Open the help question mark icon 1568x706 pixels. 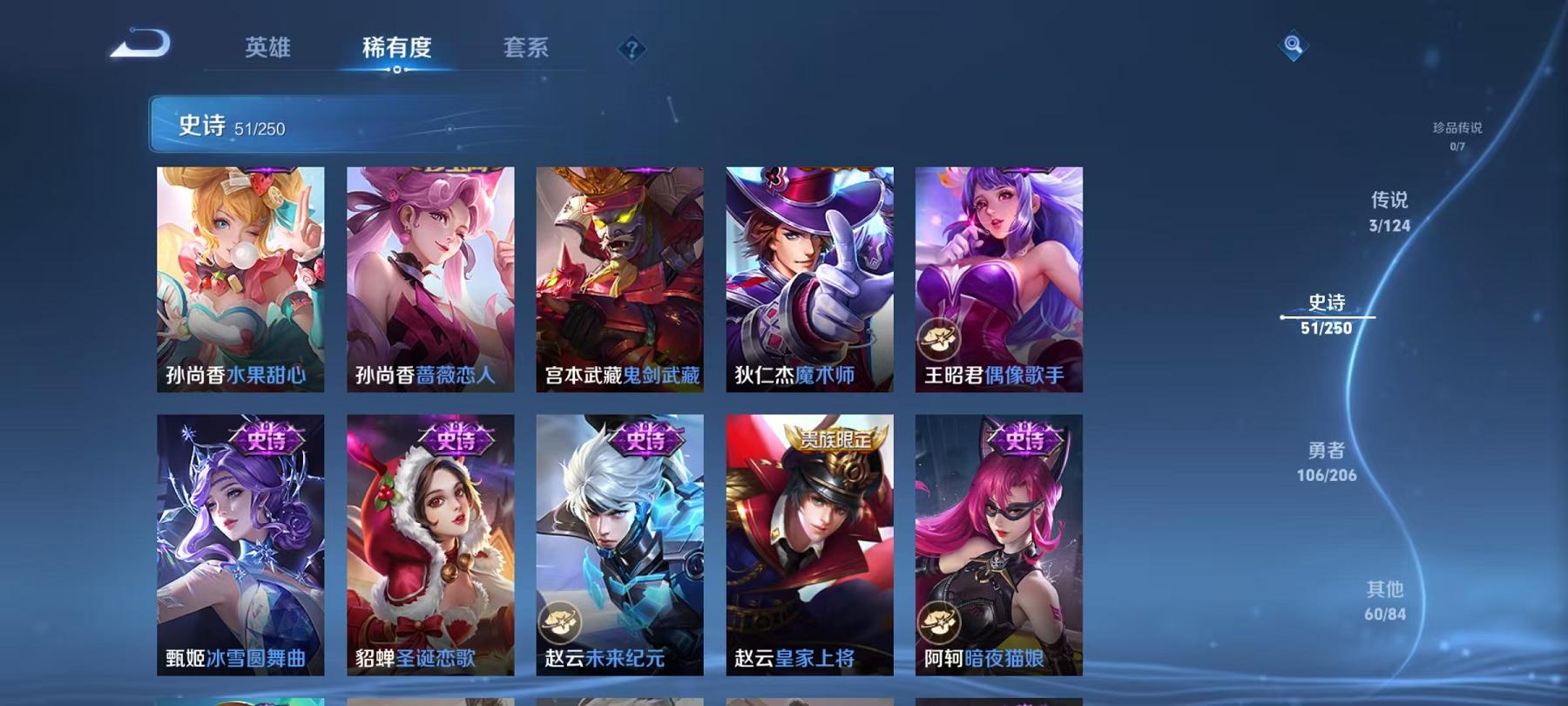(x=632, y=50)
